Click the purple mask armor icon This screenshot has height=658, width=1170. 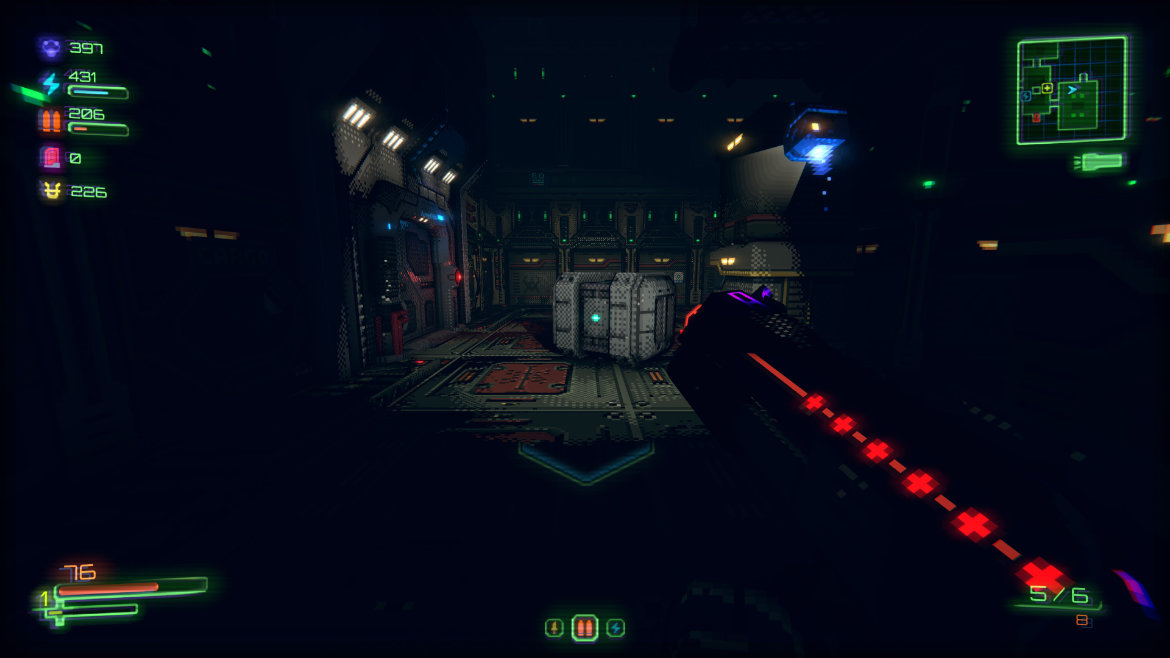[50, 47]
